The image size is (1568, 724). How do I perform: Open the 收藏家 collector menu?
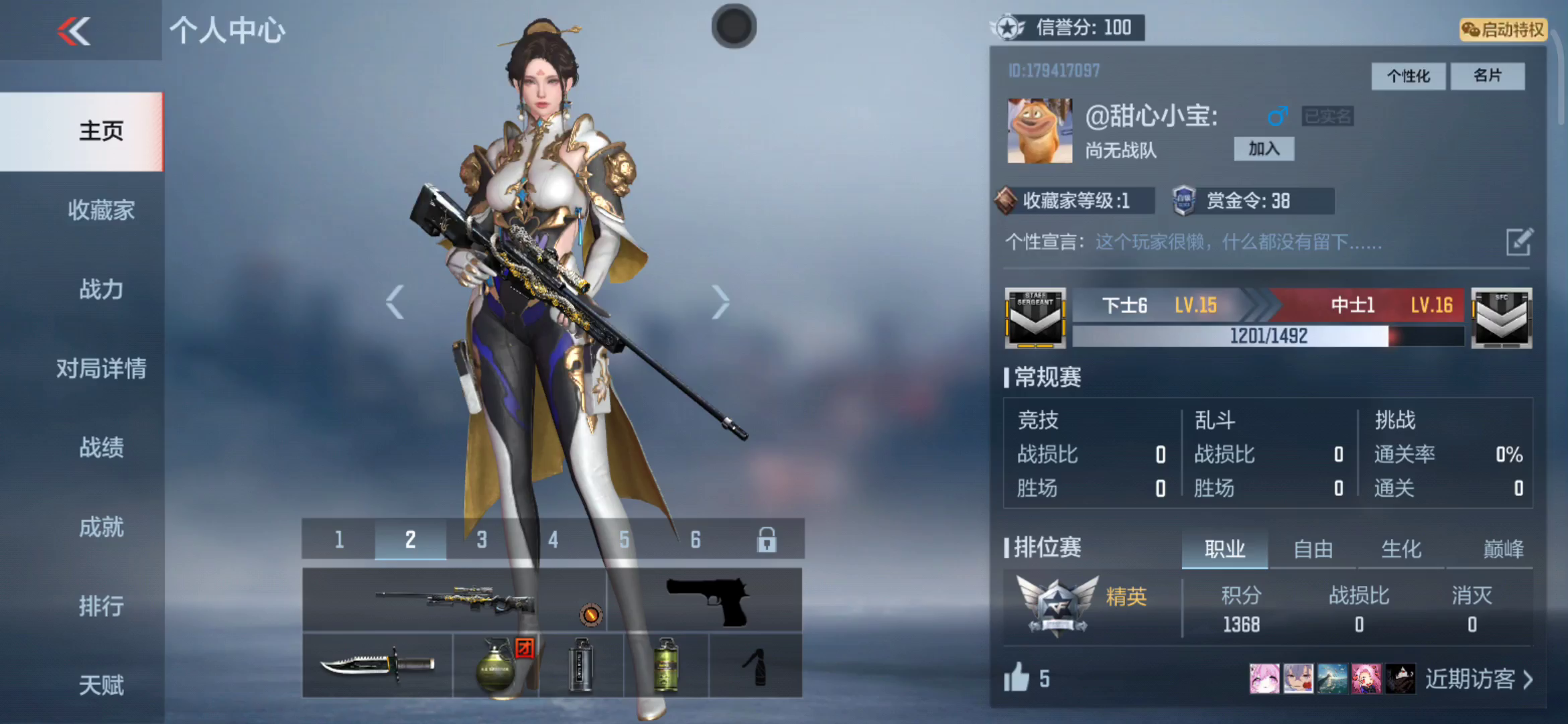tap(101, 210)
